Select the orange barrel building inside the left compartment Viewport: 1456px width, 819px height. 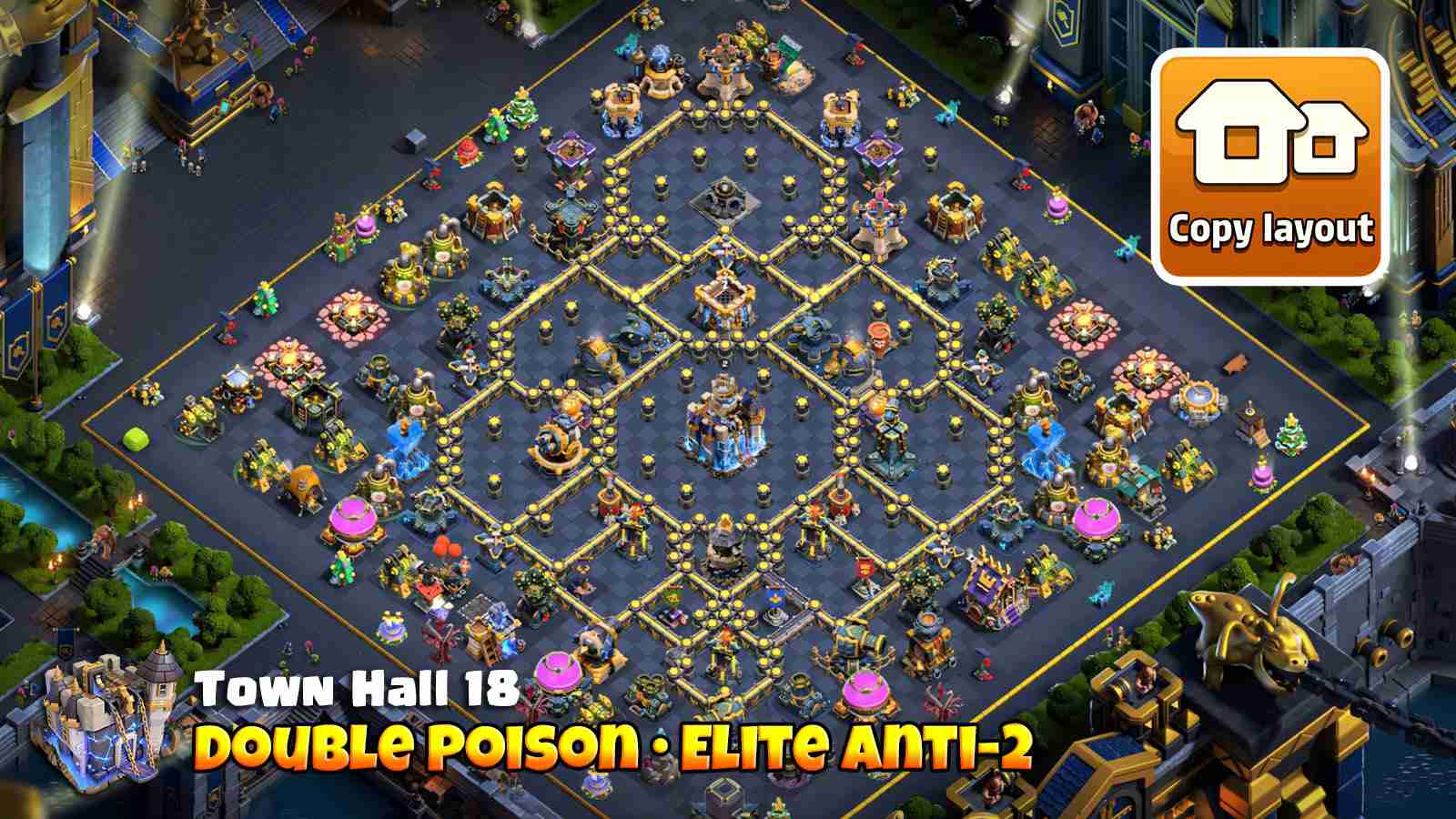[305, 482]
